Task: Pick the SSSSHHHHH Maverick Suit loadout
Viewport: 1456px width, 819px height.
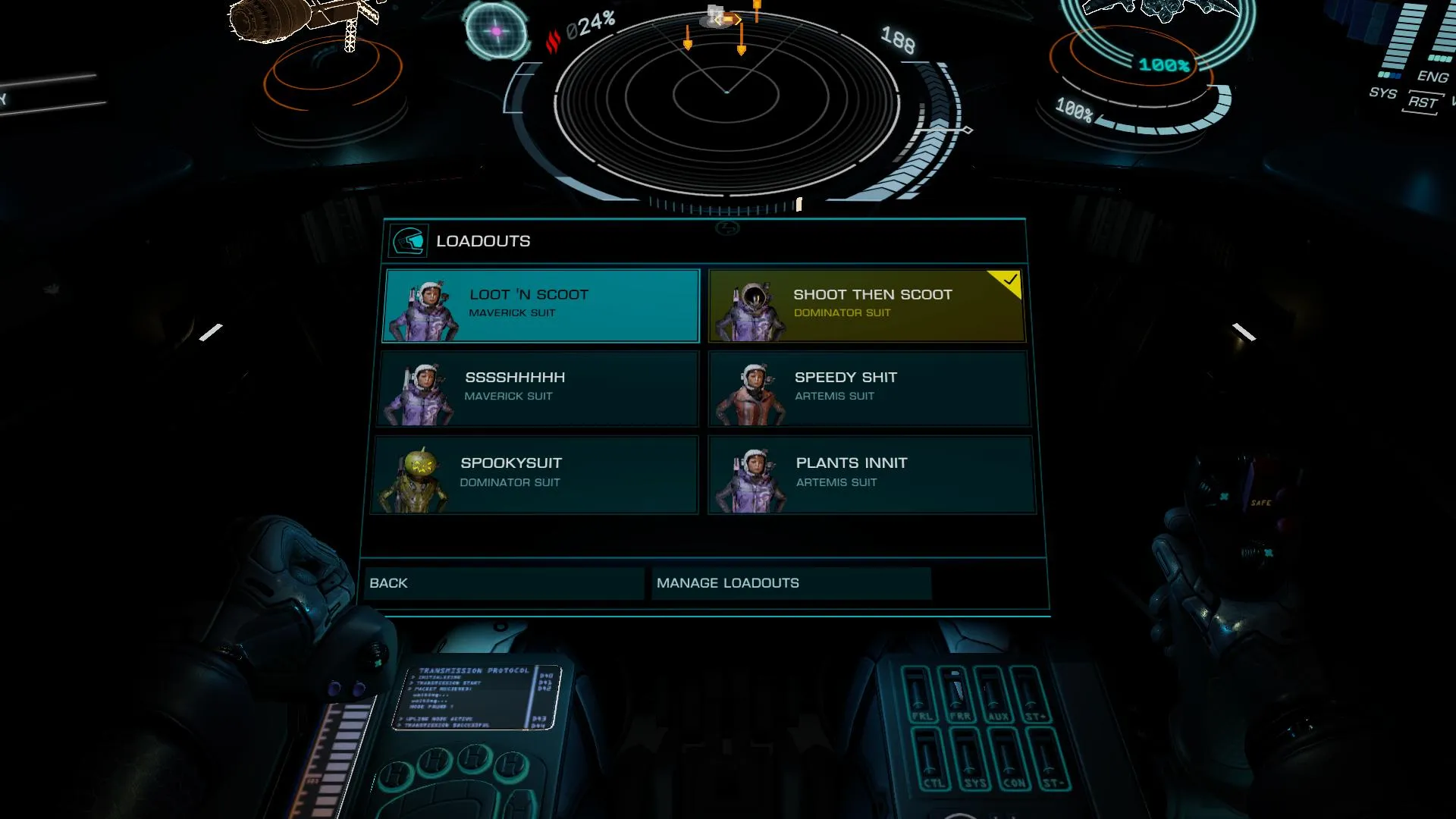Action: click(538, 388)
